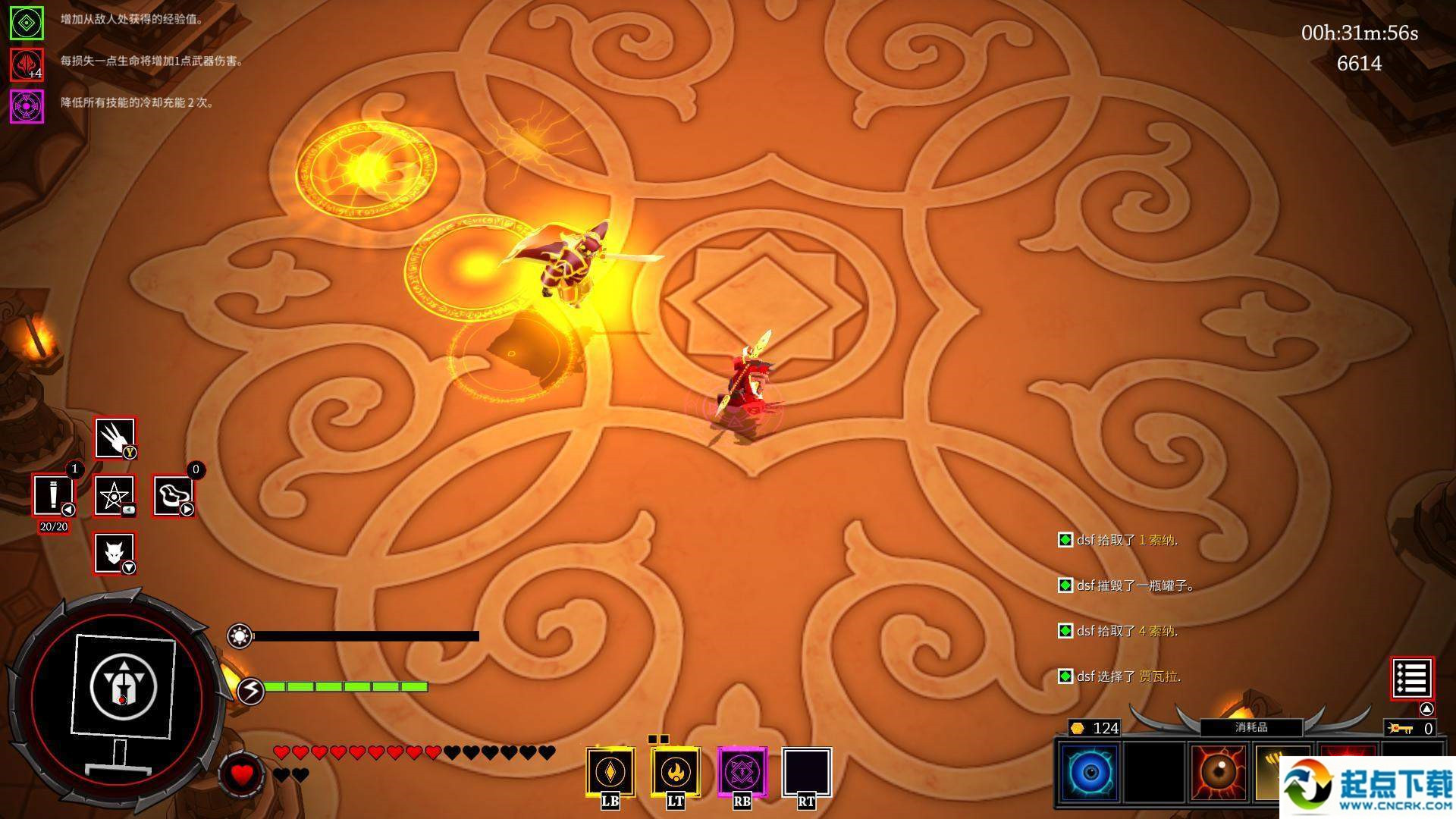Inspect the red weapon damage buff icon

27,64
